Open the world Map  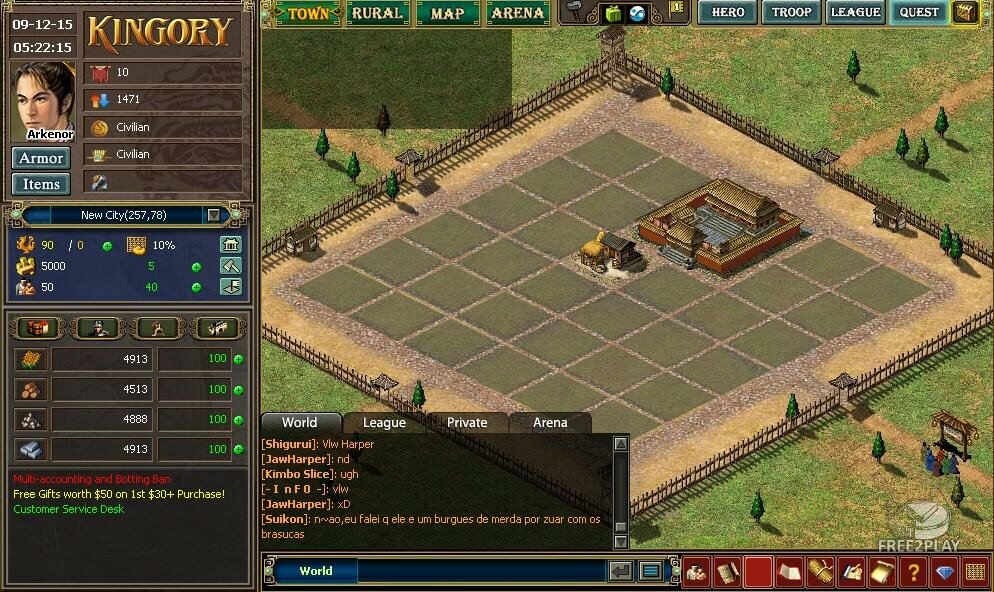pyautogui.click(x=447, y=13)
